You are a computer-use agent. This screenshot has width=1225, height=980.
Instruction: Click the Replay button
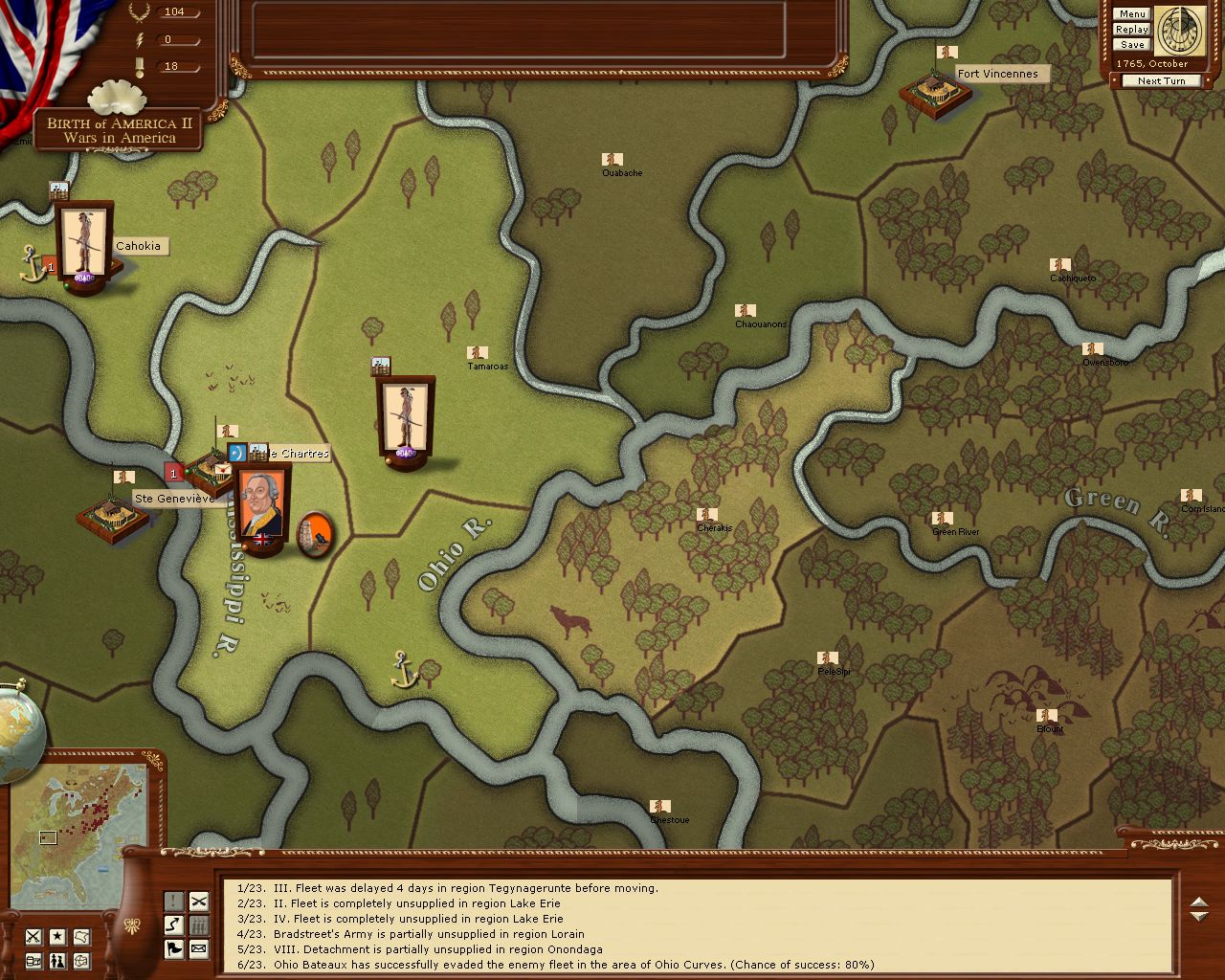tap(1131, 30)
